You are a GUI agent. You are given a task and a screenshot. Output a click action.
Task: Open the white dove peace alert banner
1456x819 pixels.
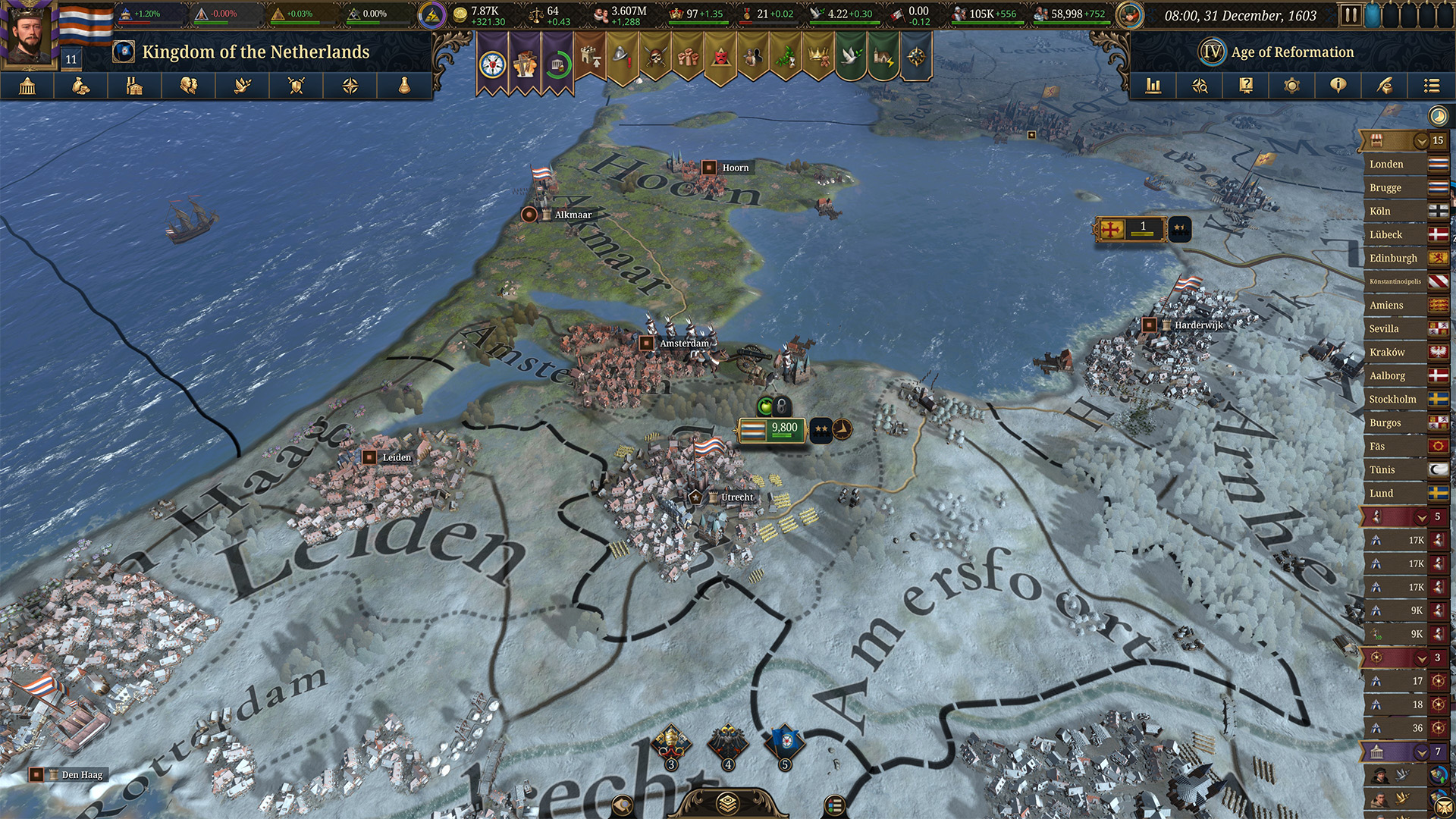(x=851, y=58)
